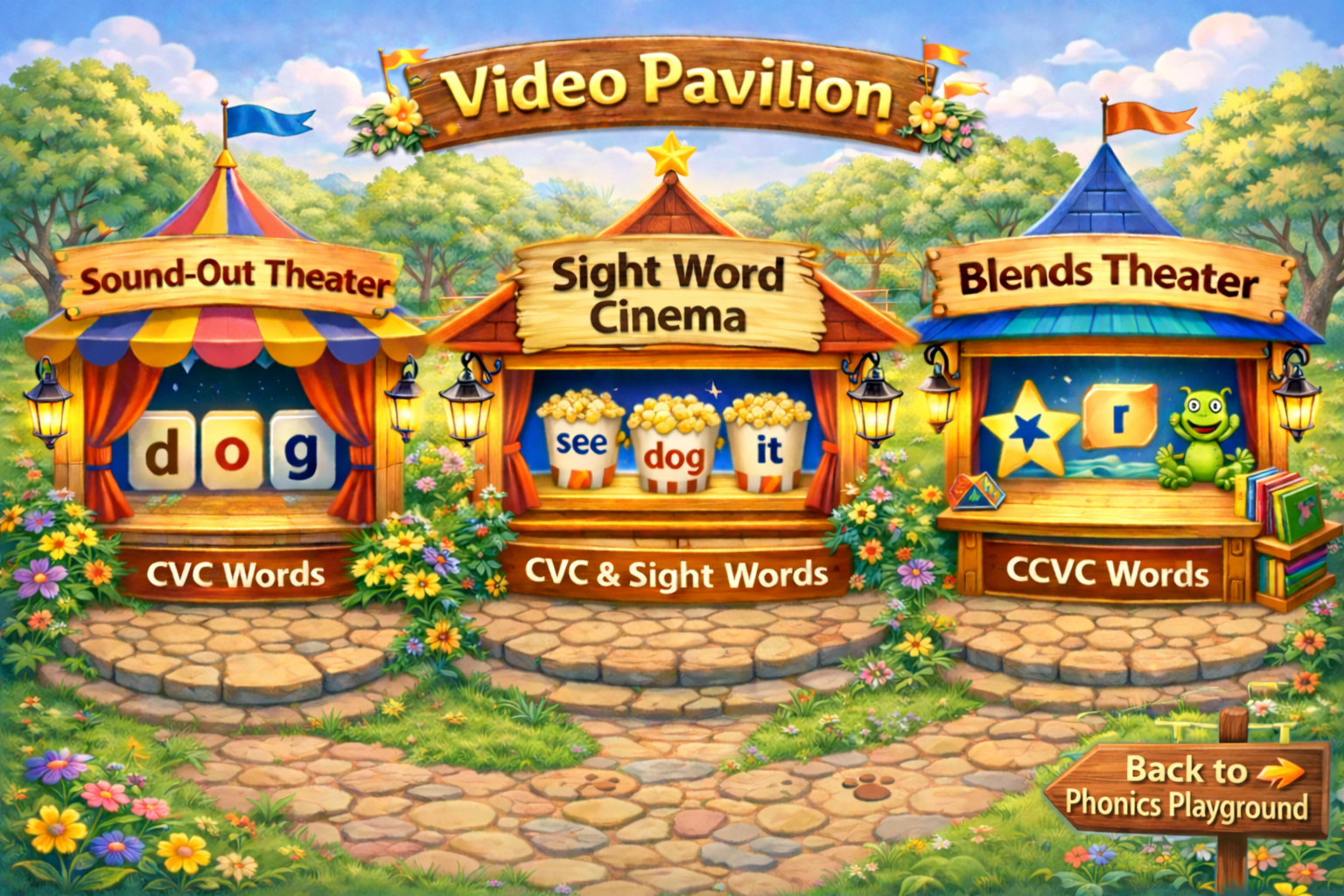Toggle the lantern beside Blends Theater

click(x=1295, y=409)
